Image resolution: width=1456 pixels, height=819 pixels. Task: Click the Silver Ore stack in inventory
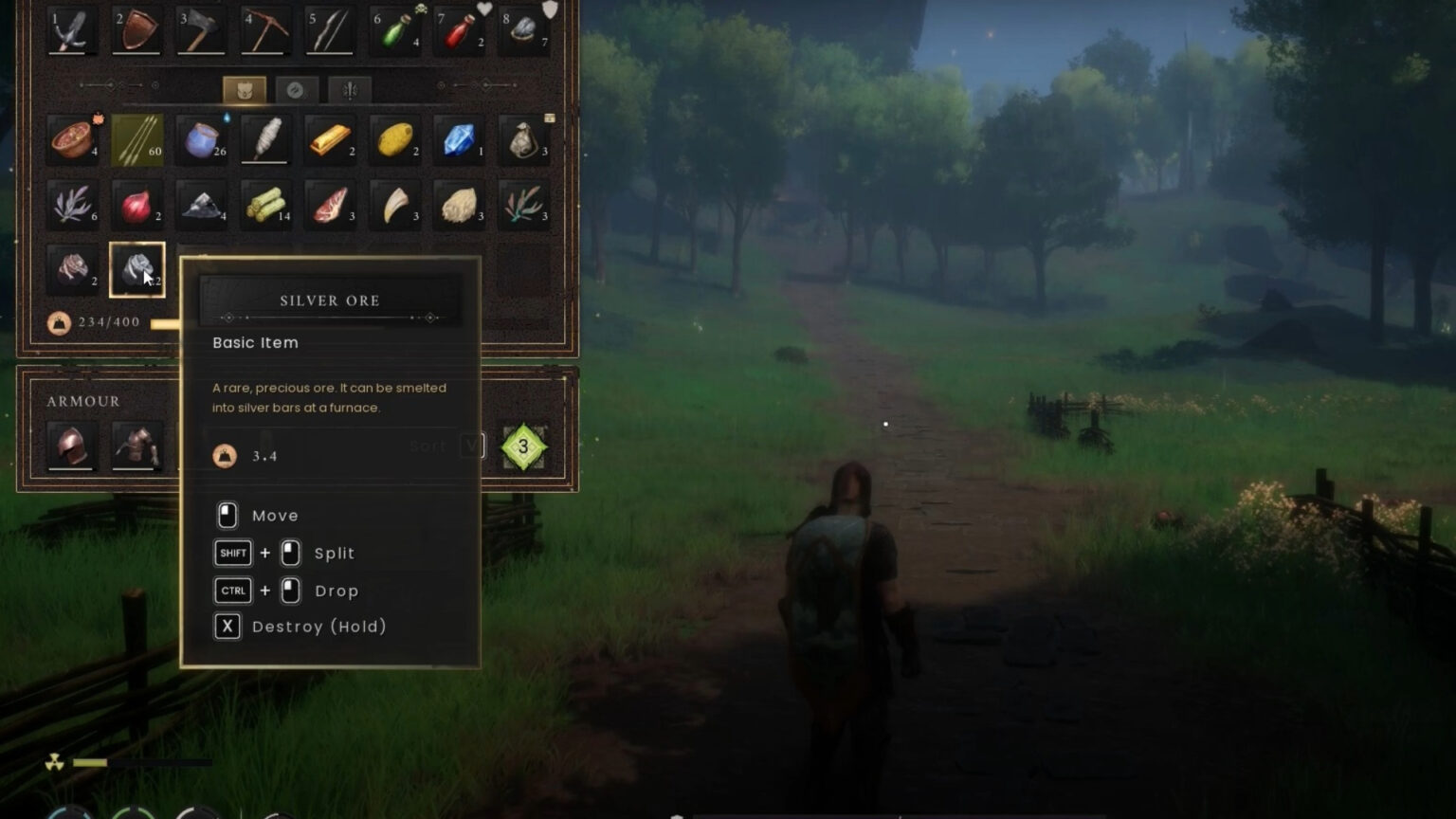pos(137,268)
